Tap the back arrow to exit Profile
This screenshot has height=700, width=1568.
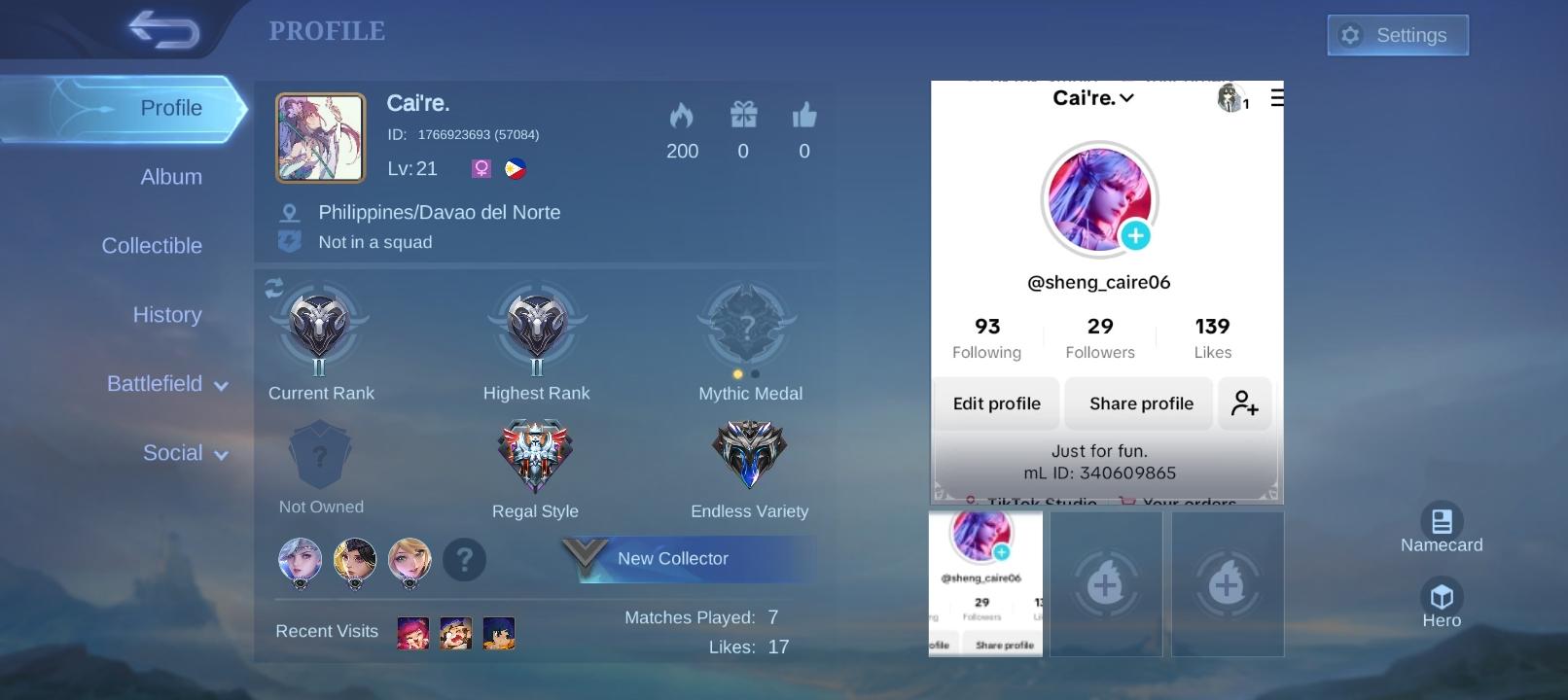pos(161,30)
